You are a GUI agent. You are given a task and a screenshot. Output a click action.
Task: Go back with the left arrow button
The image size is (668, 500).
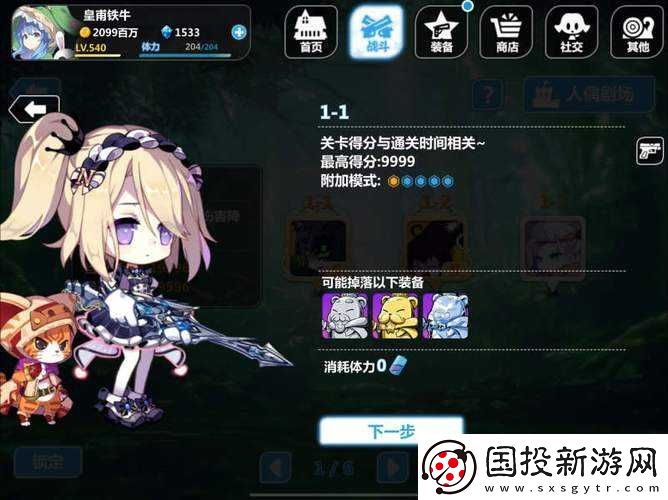tap(33, 108)
